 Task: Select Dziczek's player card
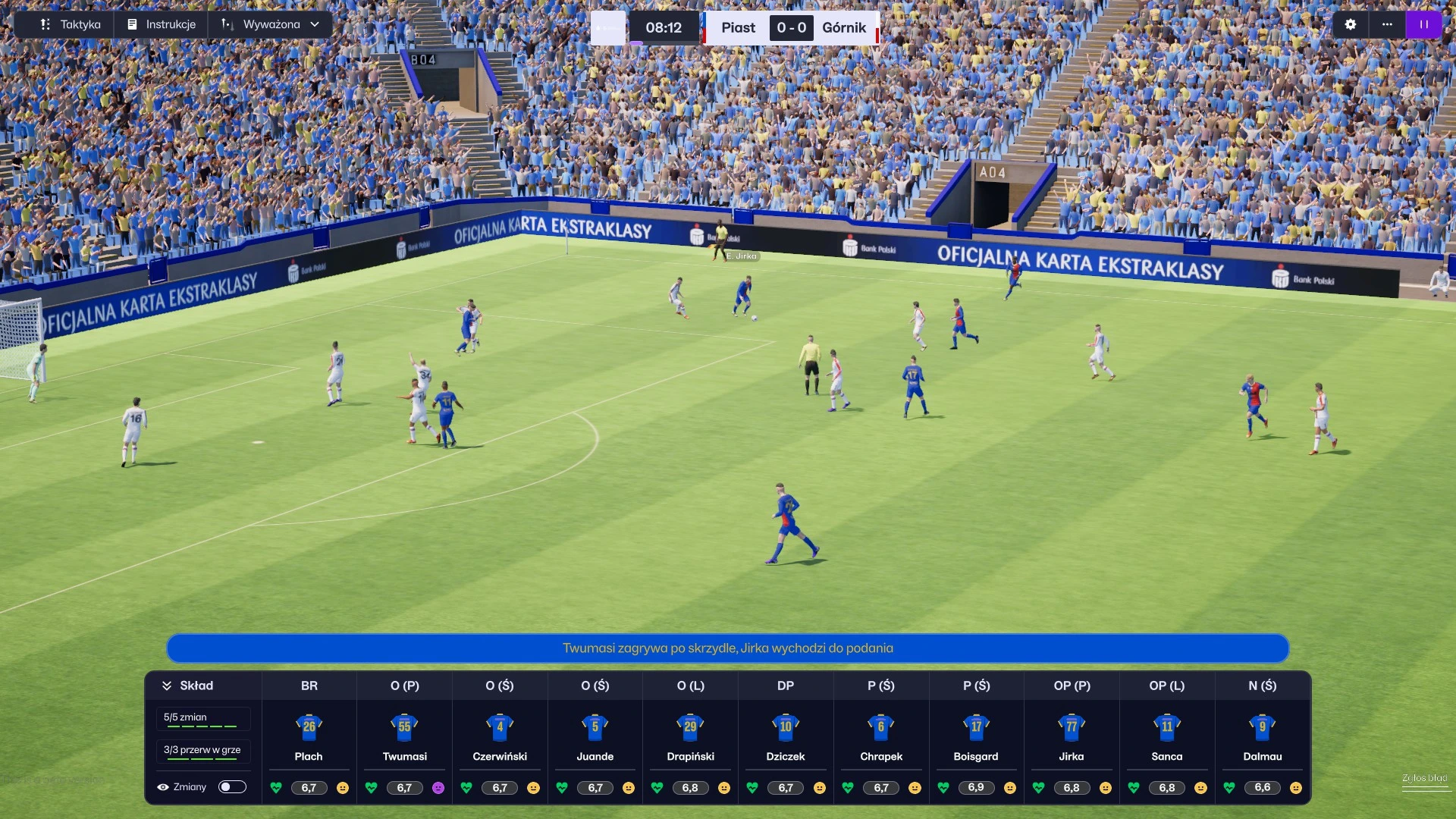click(x=786, y=736)
